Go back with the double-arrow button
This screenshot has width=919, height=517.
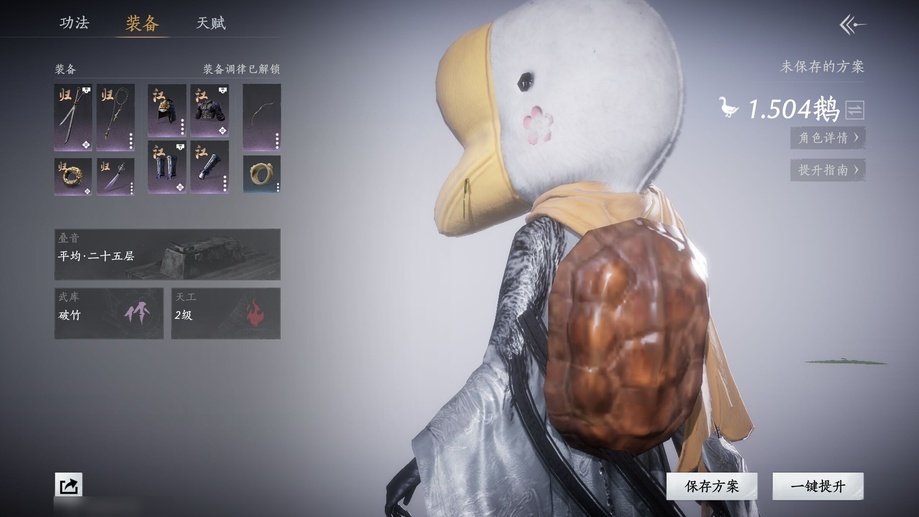coord(852,24)
